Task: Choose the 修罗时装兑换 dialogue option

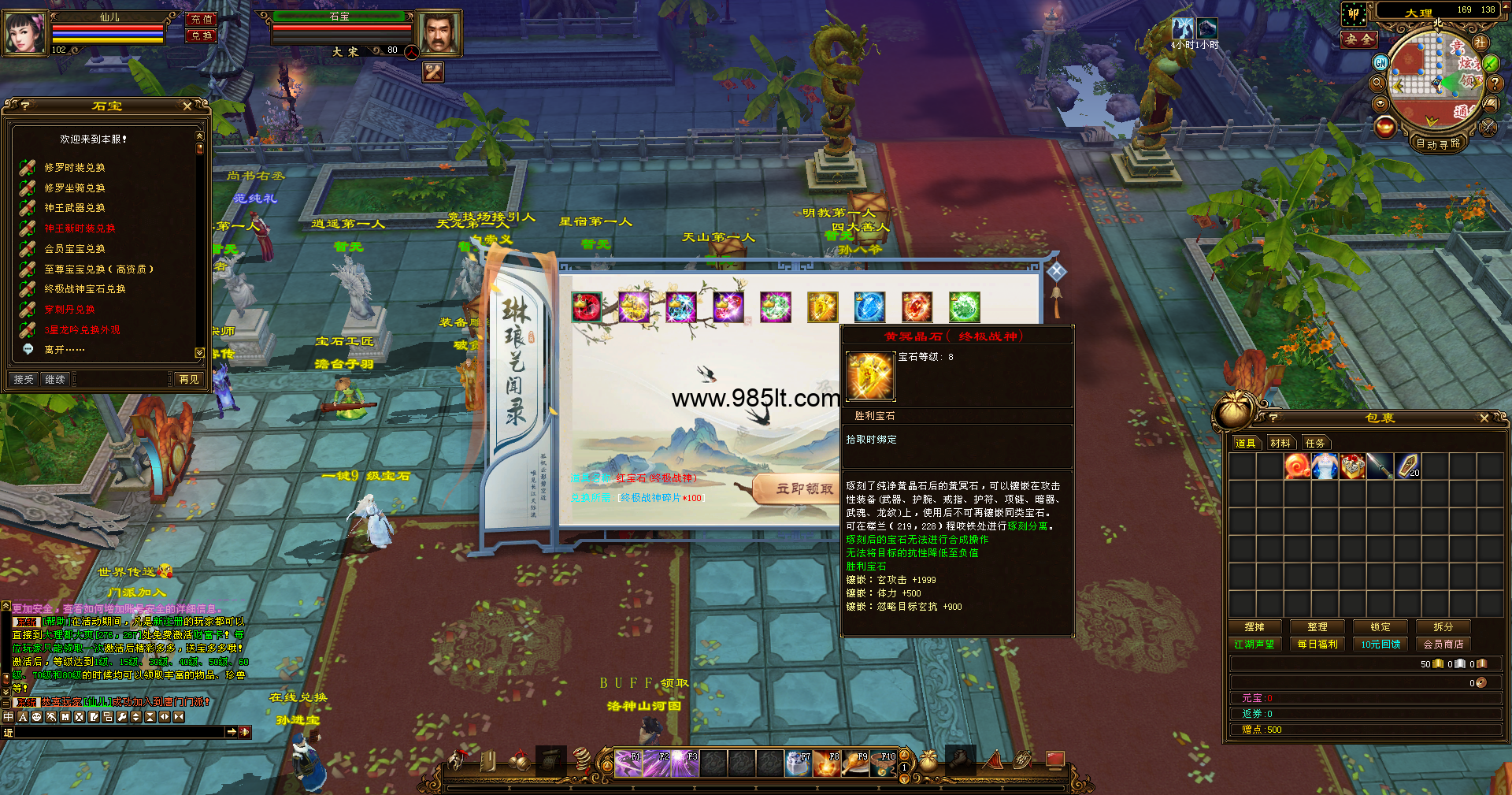Action: (75, 168)
